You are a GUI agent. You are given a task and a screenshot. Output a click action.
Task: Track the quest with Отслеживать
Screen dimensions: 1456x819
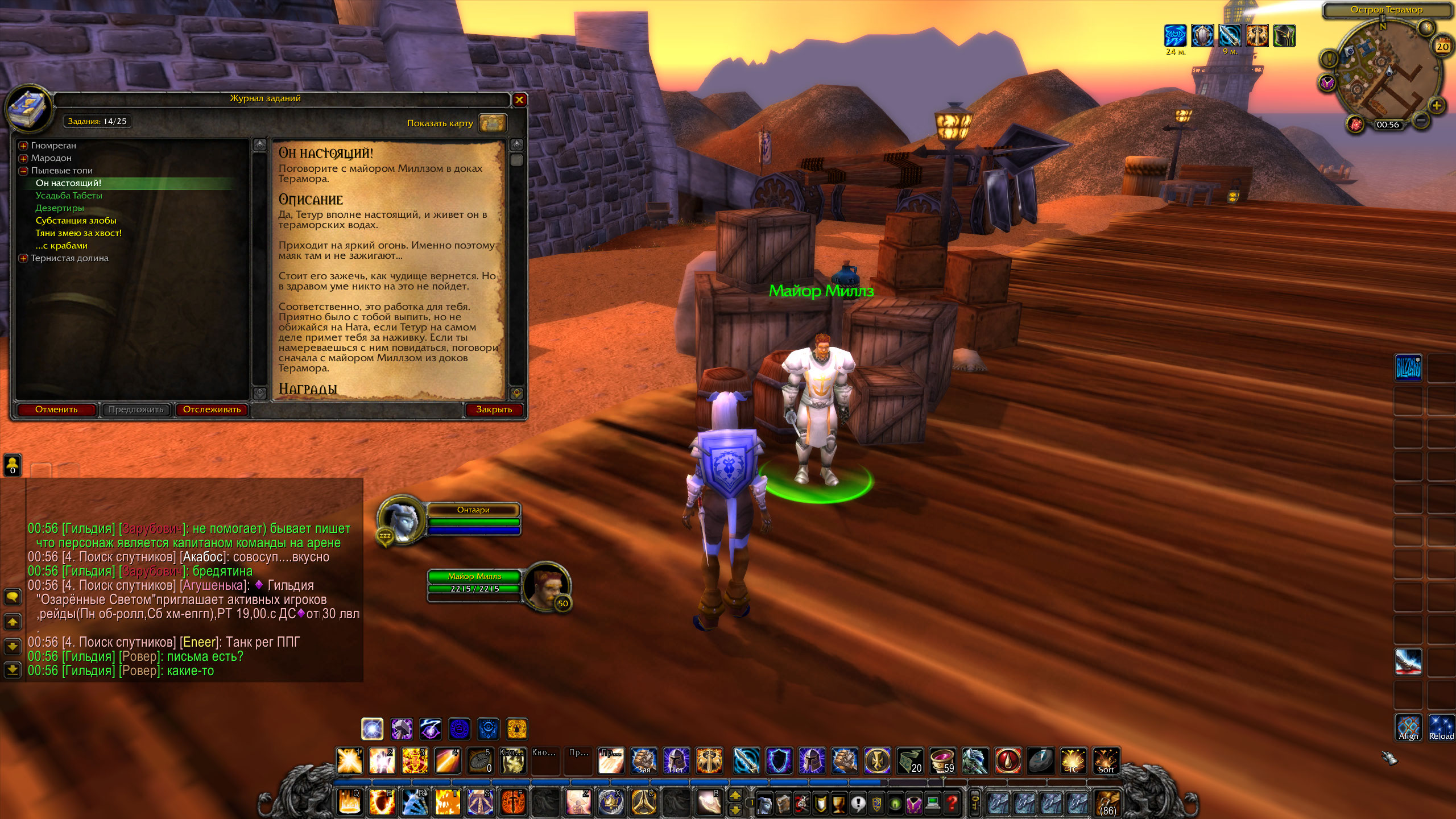tap(212, 409)
